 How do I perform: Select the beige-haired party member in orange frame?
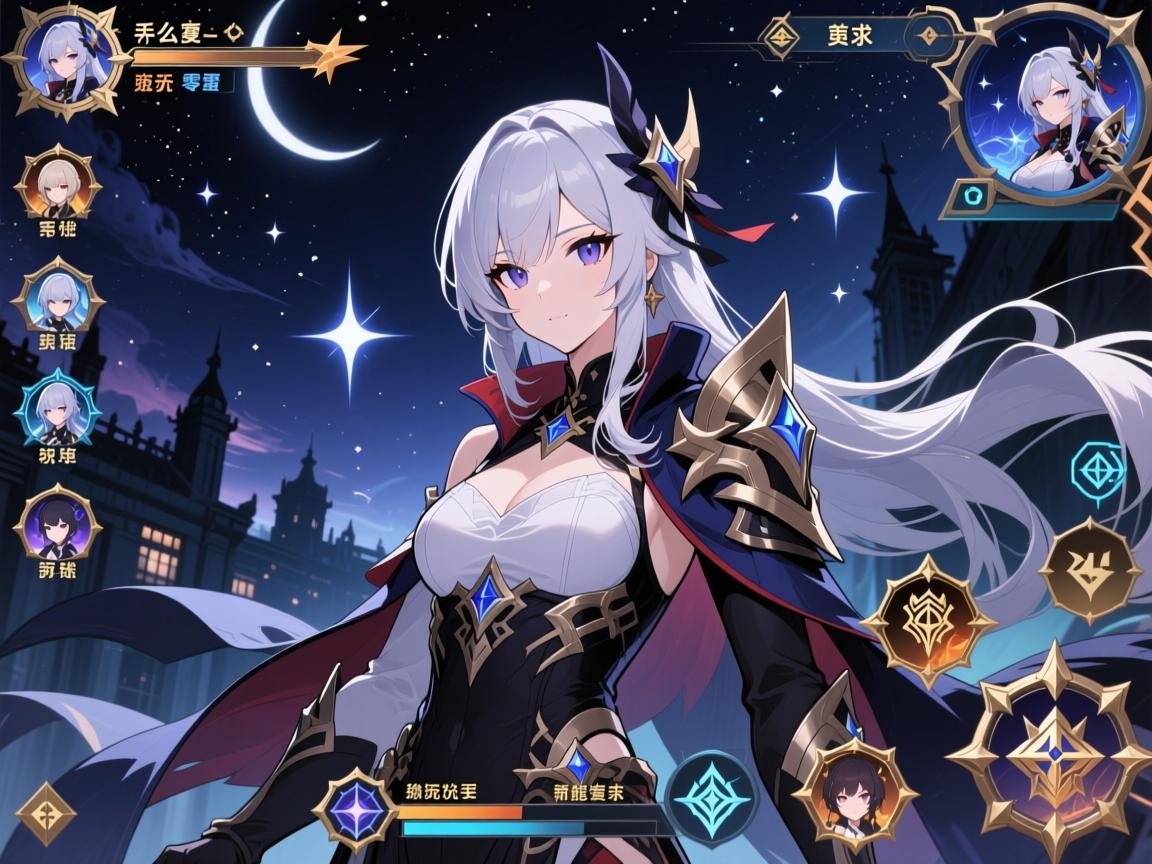[59, 185]
